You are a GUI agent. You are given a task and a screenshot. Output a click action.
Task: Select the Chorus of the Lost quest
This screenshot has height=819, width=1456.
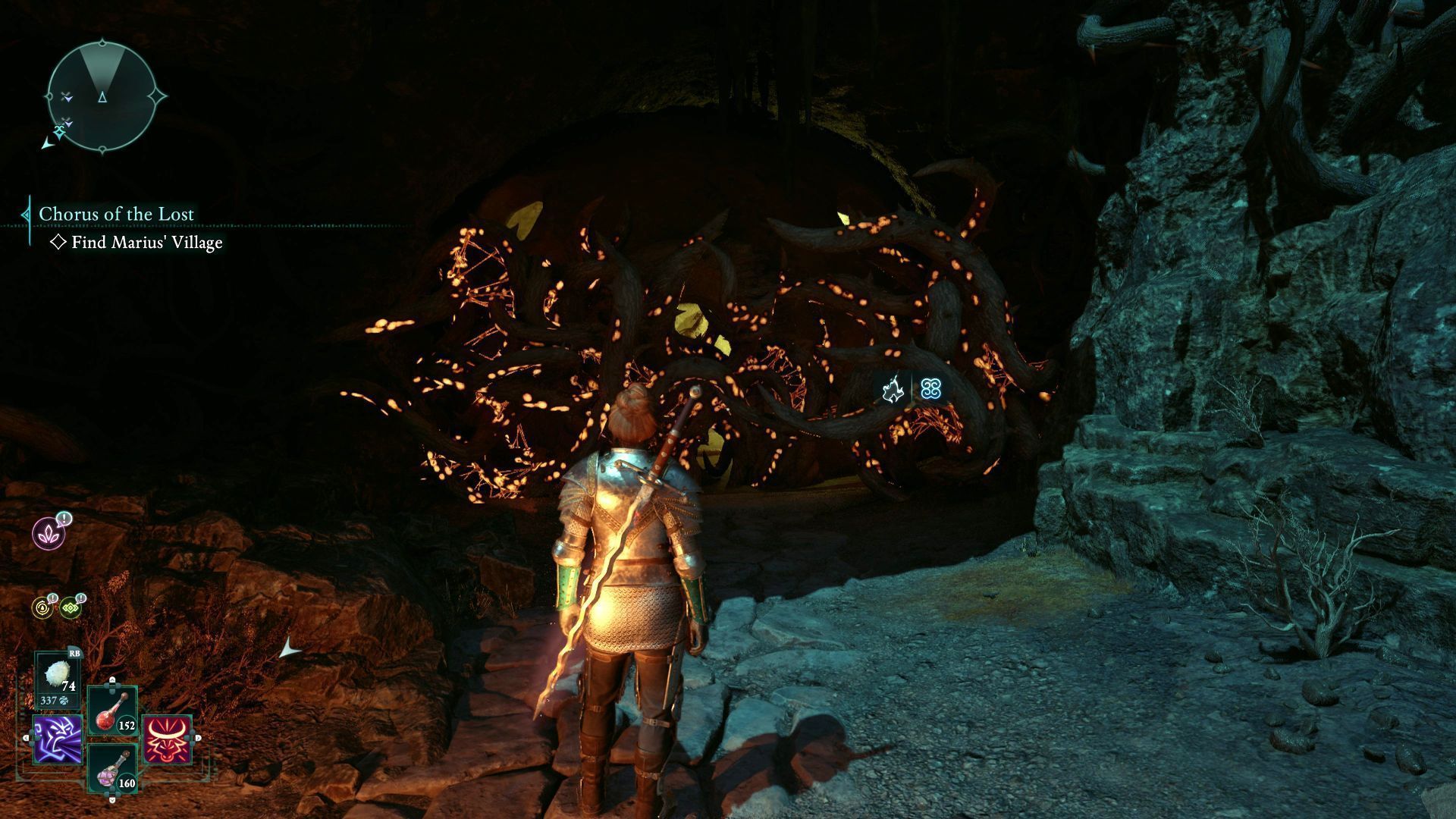pyautogui.click(x=116, y=215)
